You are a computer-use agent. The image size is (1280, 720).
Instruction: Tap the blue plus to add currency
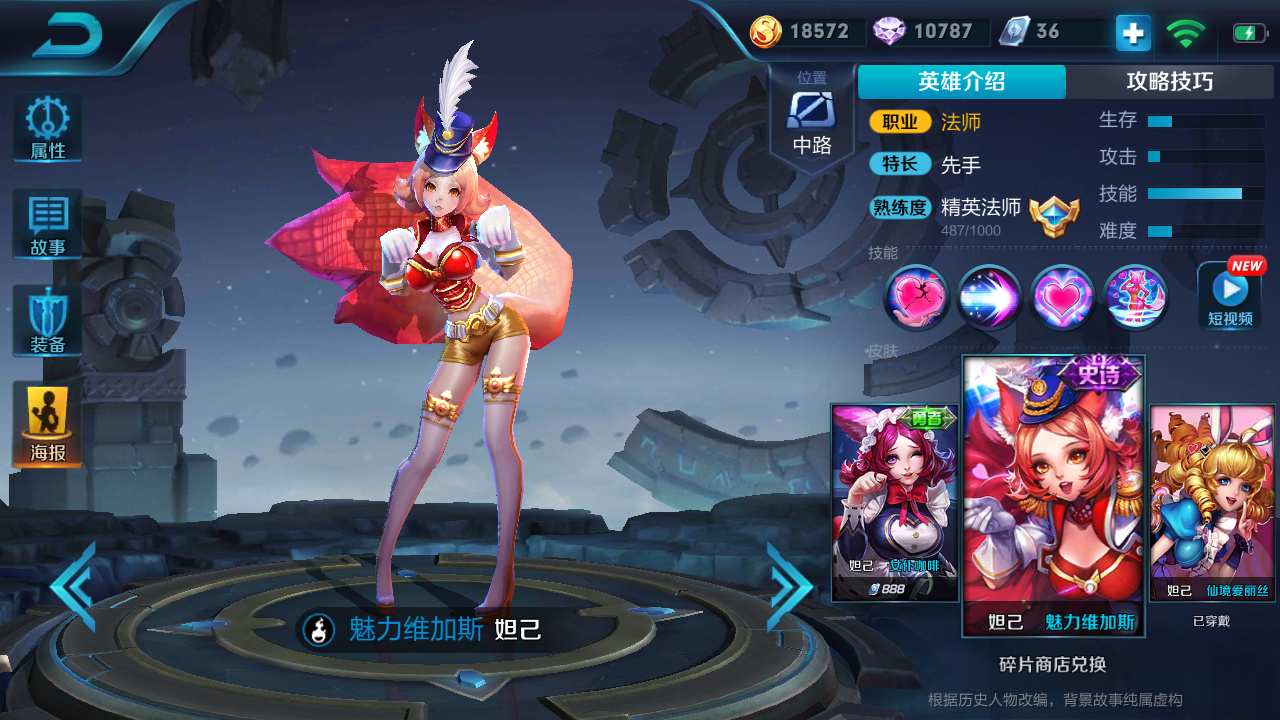point(1131,33)
